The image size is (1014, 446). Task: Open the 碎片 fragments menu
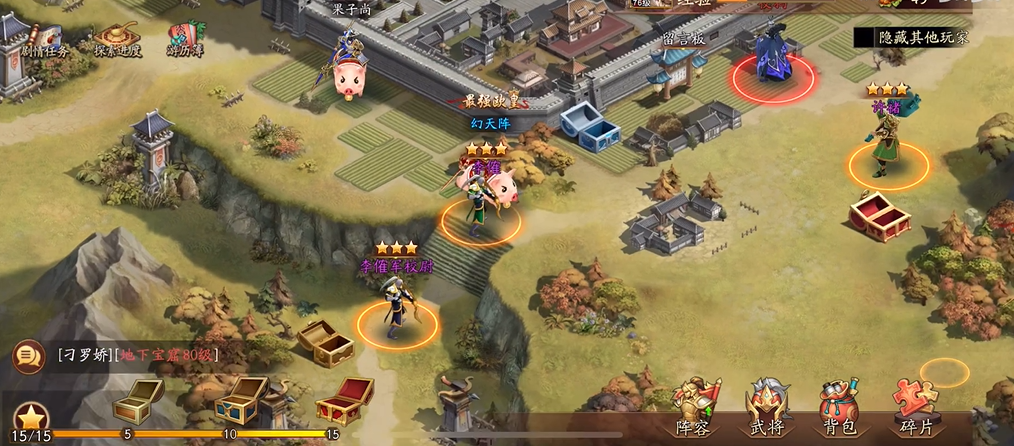(916, 408)
